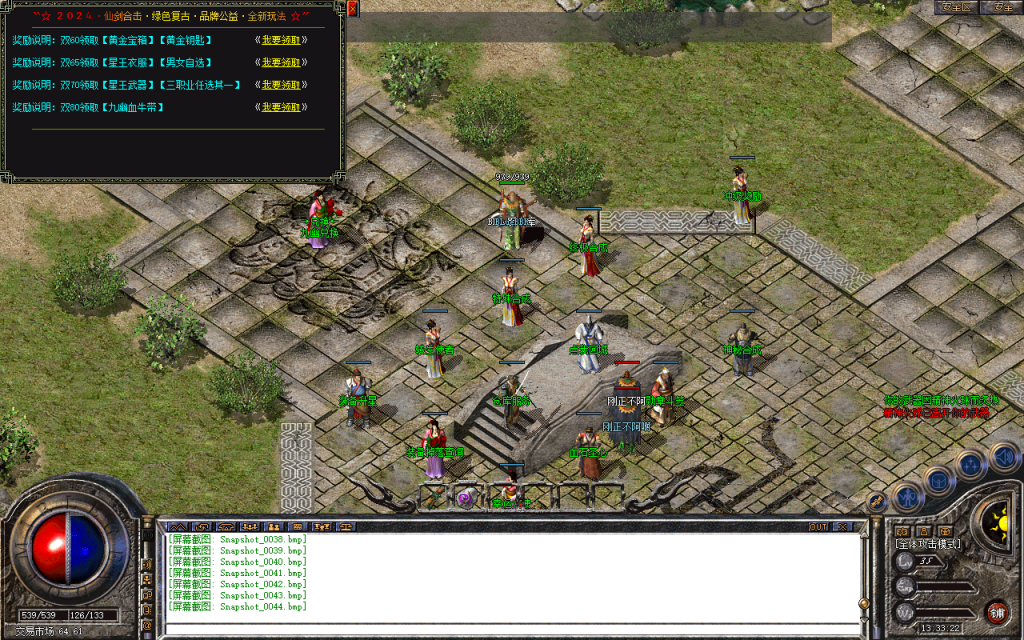Click the small wrench-like orange round button
The width and height of the screenshot is (1024, 640).
click(877, 502)
